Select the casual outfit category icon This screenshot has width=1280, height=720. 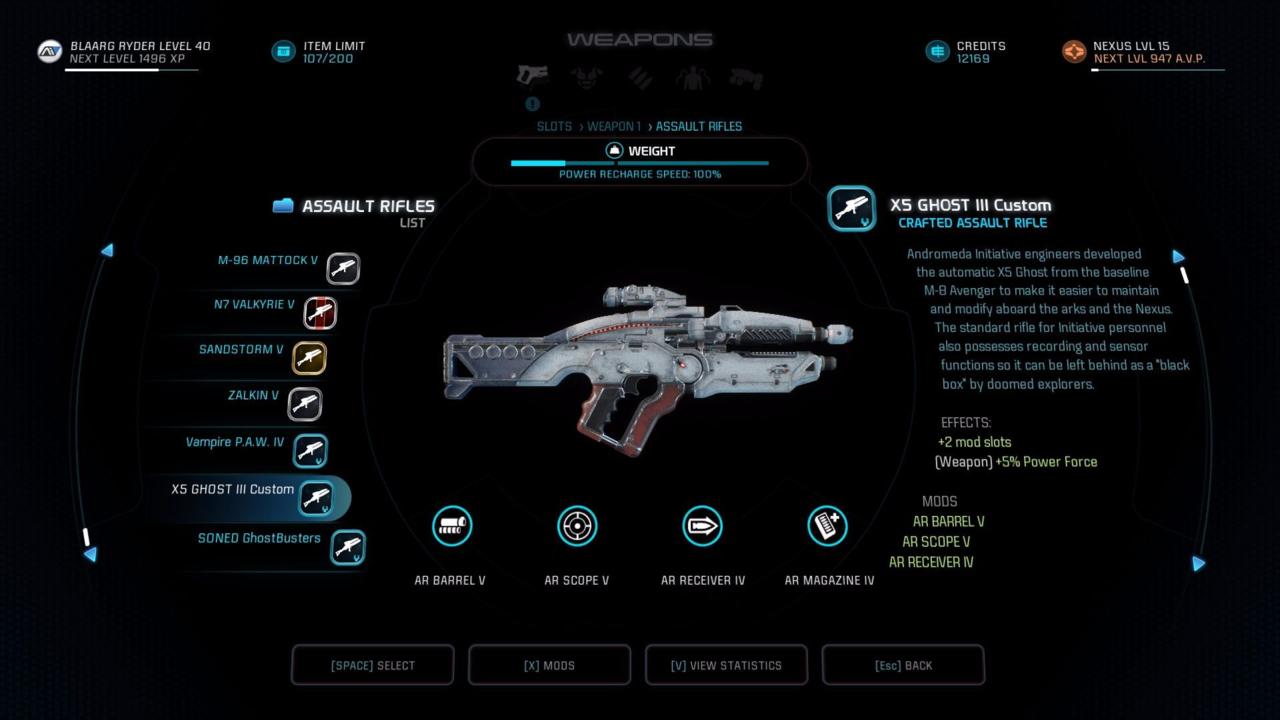pyautogui.click(x=694, y=77)
